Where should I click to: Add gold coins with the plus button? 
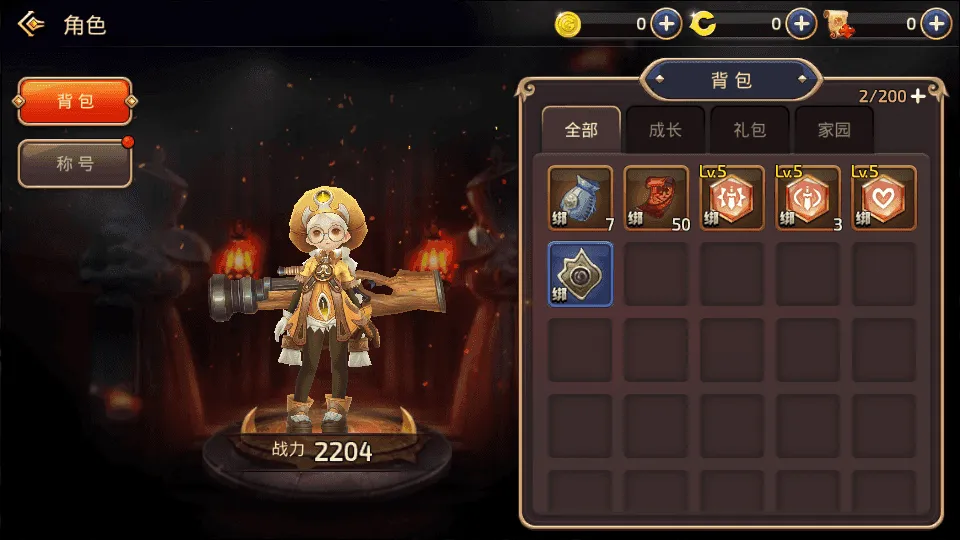667,24
